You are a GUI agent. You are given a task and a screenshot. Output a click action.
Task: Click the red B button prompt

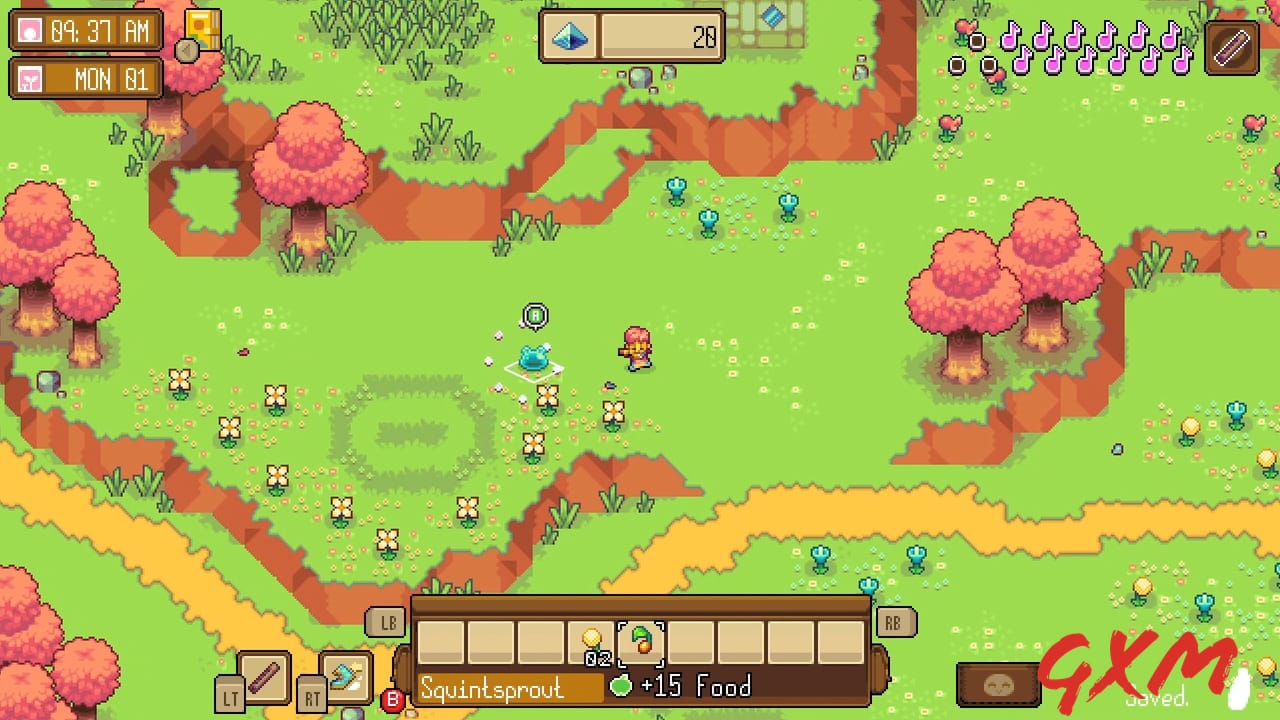point(391,703)
